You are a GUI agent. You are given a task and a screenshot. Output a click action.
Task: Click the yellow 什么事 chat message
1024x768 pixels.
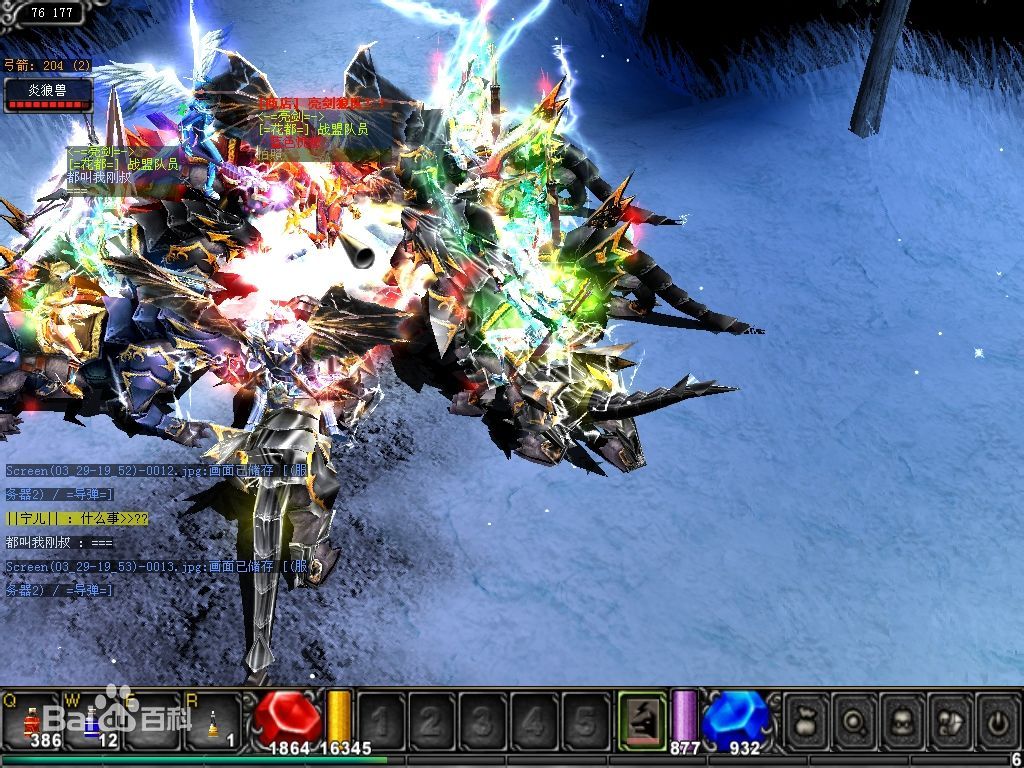(x=77, y=518)
